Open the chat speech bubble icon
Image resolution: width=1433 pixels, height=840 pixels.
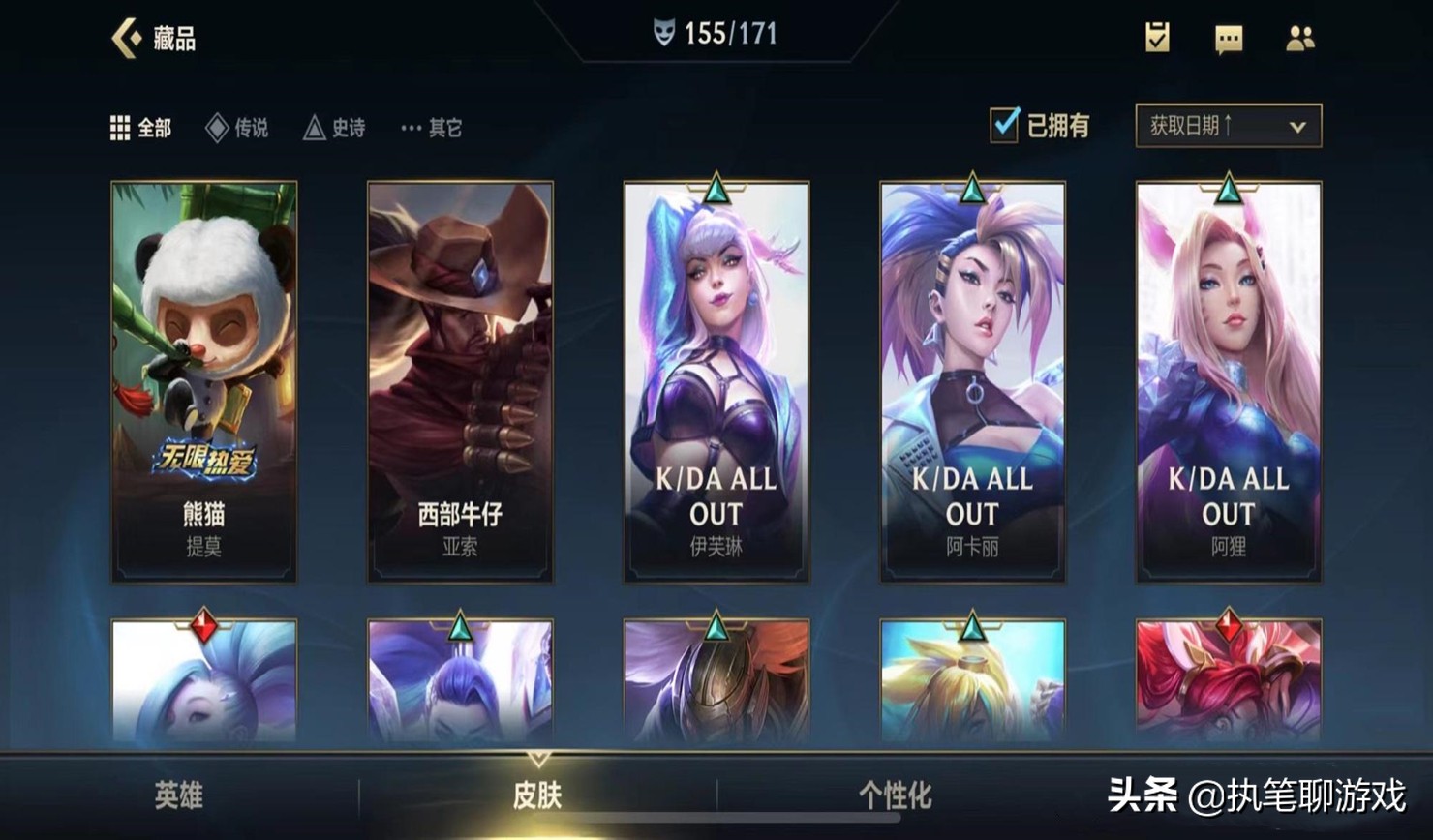pyautogui.click(x=1229, y=39)
